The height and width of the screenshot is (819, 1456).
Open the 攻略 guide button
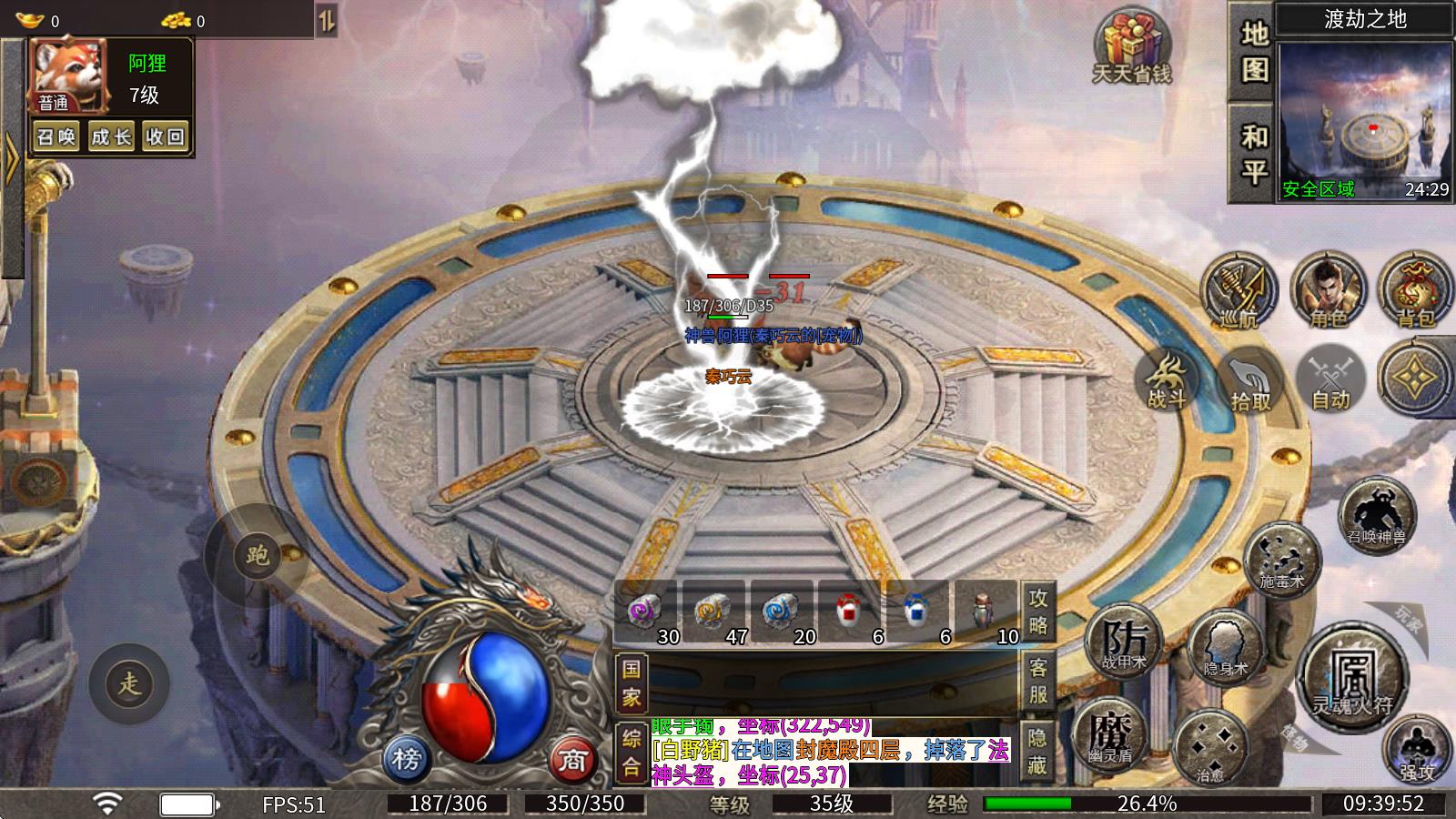click(1038, 612)
